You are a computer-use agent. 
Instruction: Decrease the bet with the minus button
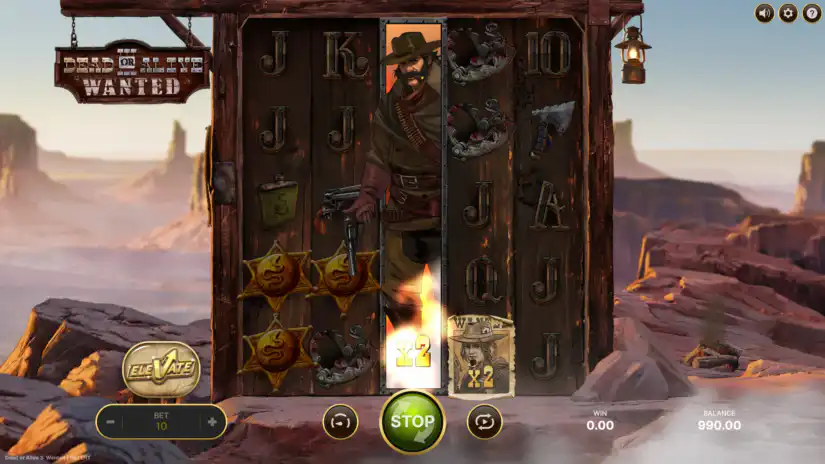coord(112,422)
